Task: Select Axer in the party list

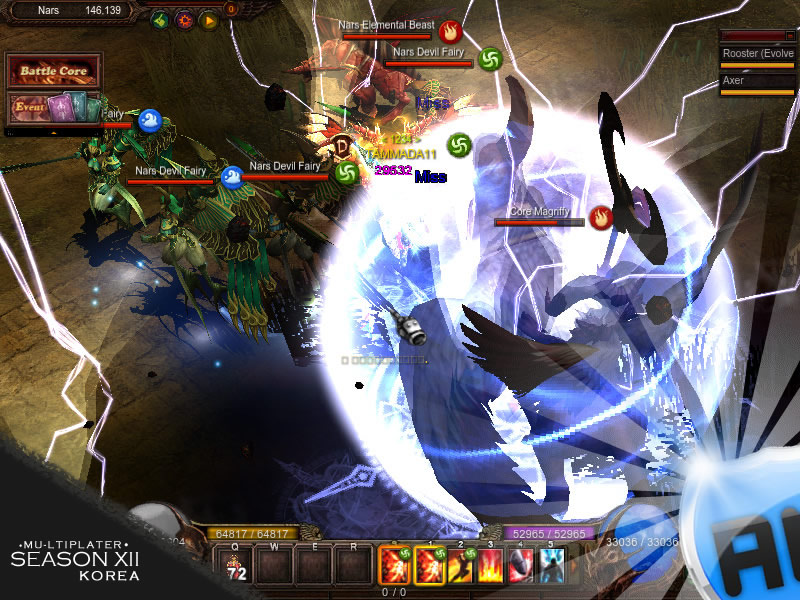Action: pos(757,81)
